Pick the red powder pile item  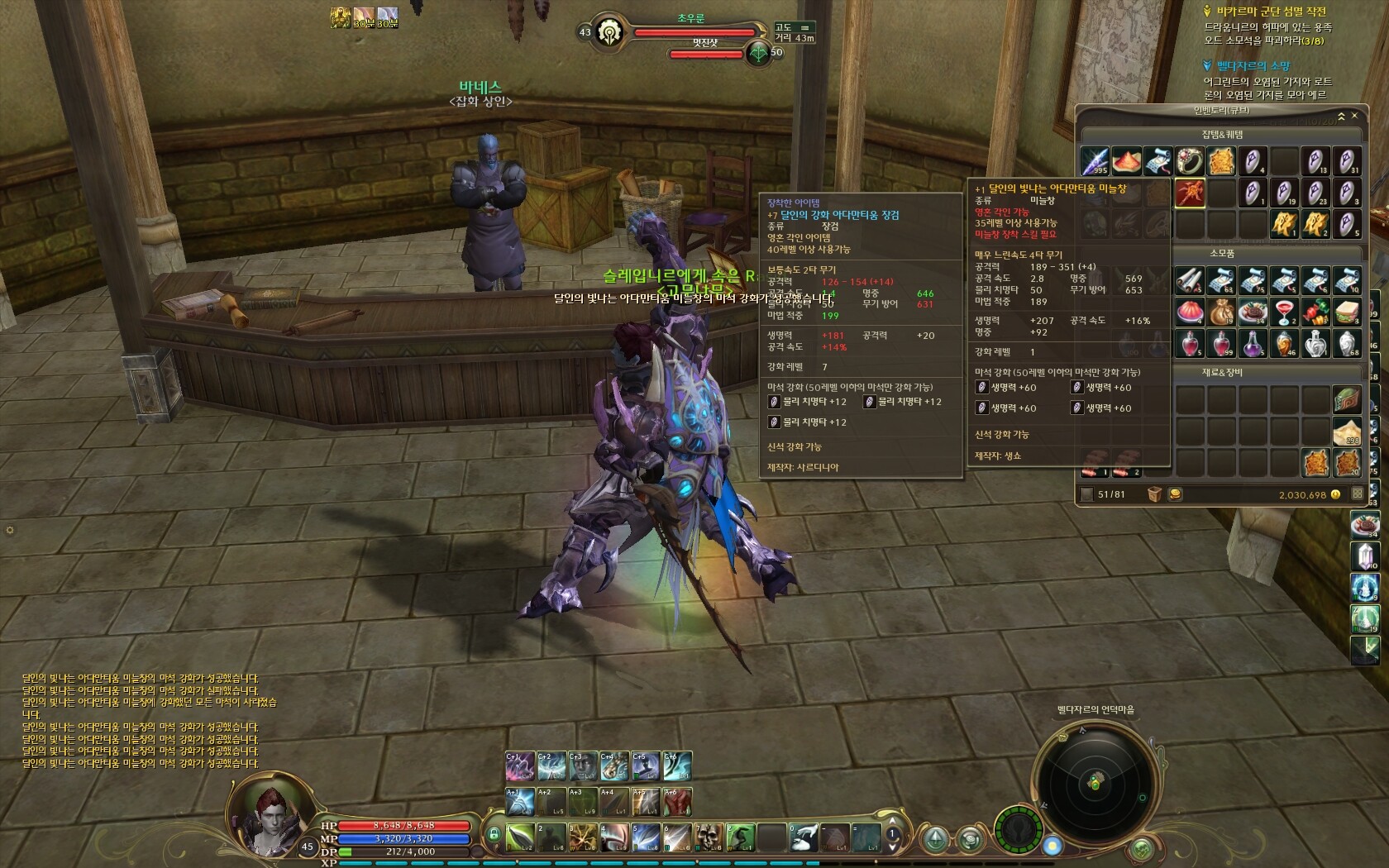1126,161
